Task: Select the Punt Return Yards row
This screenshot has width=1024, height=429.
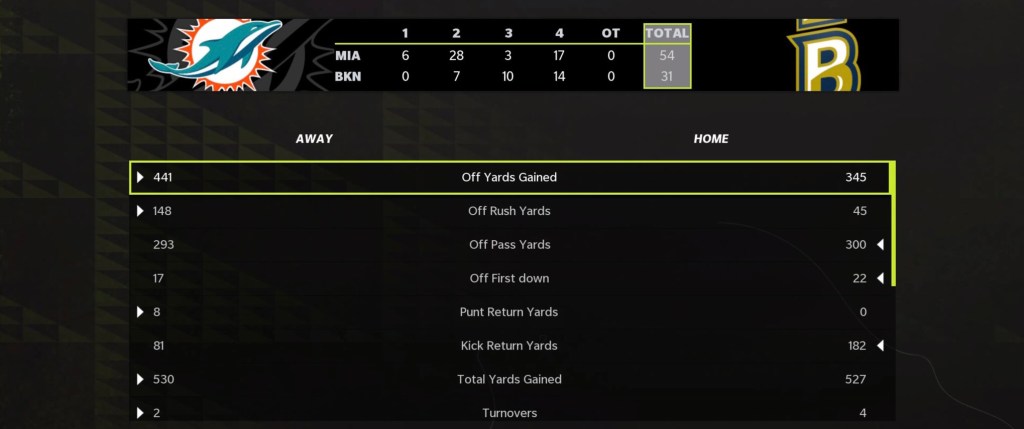Action: 509,312
